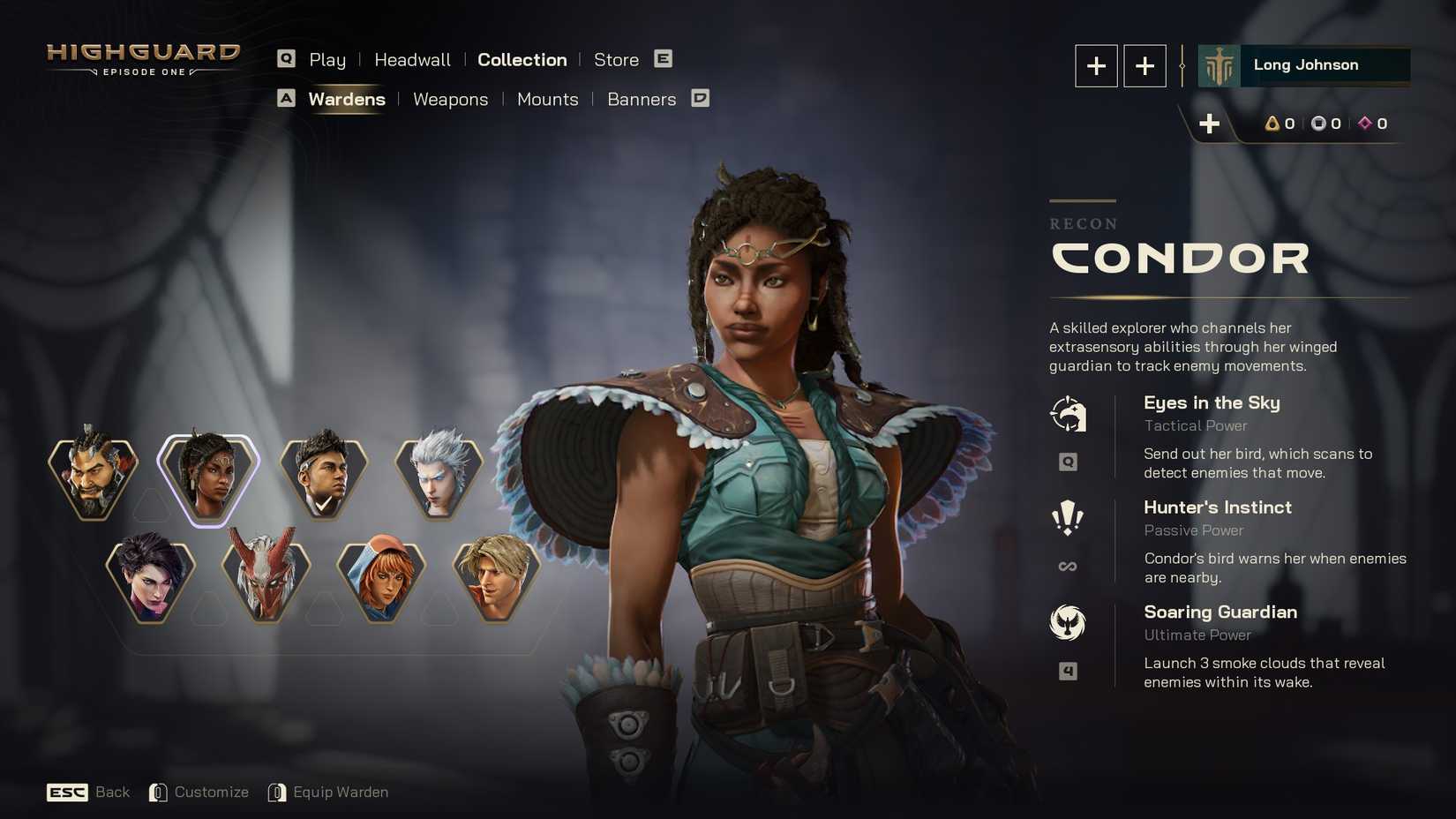Screen dimensions: 1456x819
Task: Click the plus icon above the currency bar
Action: pos(1210,124)
